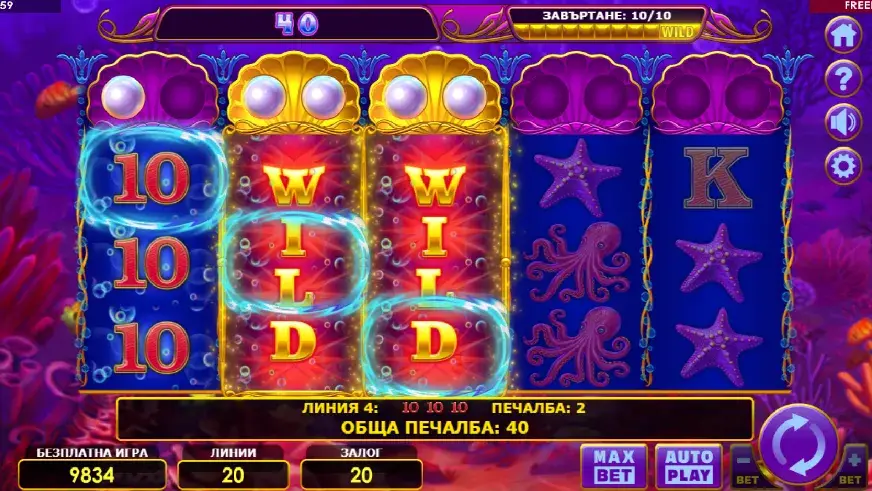872x491 pixels.
Task: Open the gear settings menu
Action: [843, 164]
